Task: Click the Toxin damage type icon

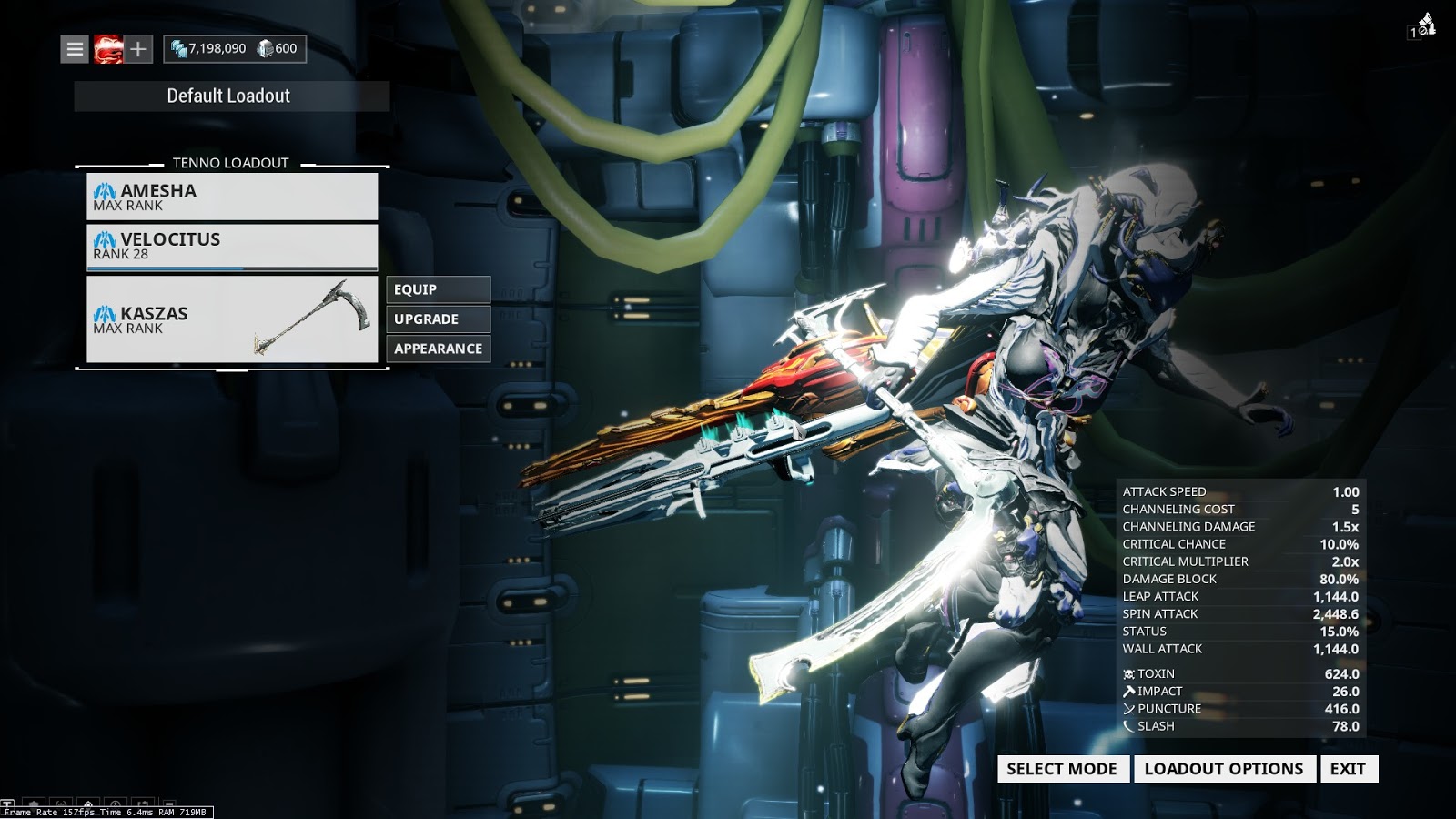Action: 1128,673
